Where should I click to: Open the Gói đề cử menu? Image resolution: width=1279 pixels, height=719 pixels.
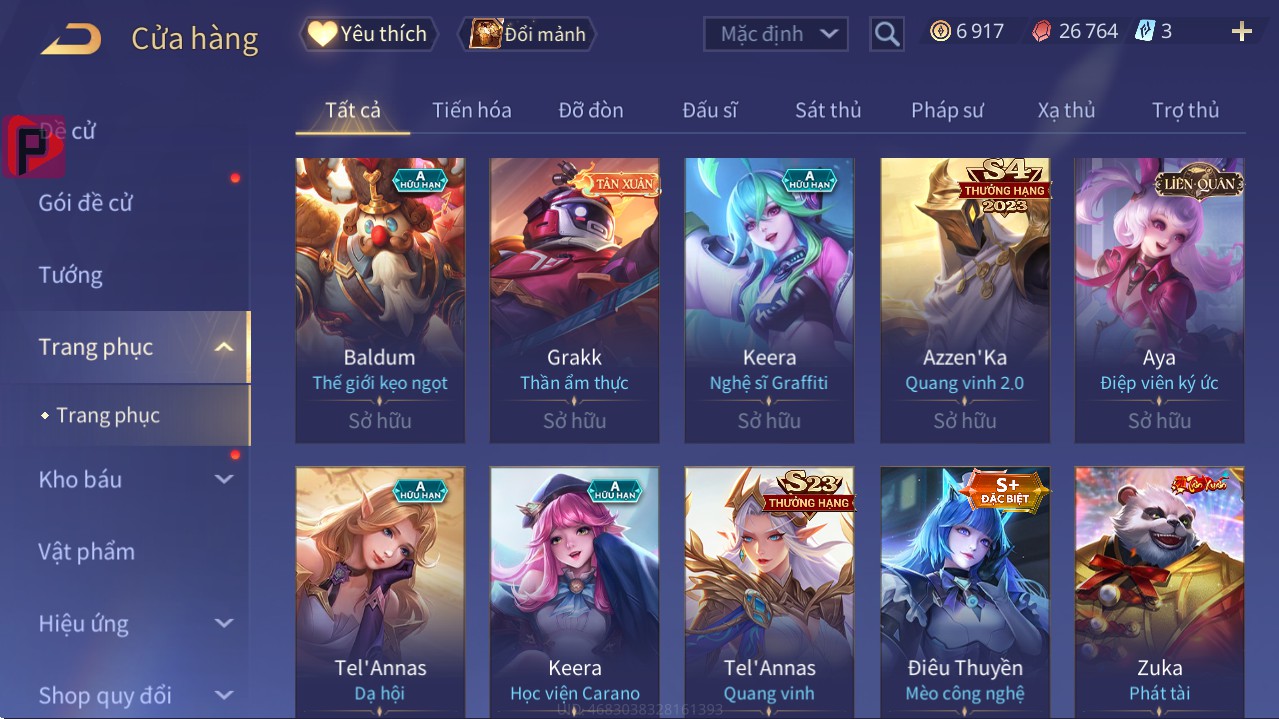[86, 203]
